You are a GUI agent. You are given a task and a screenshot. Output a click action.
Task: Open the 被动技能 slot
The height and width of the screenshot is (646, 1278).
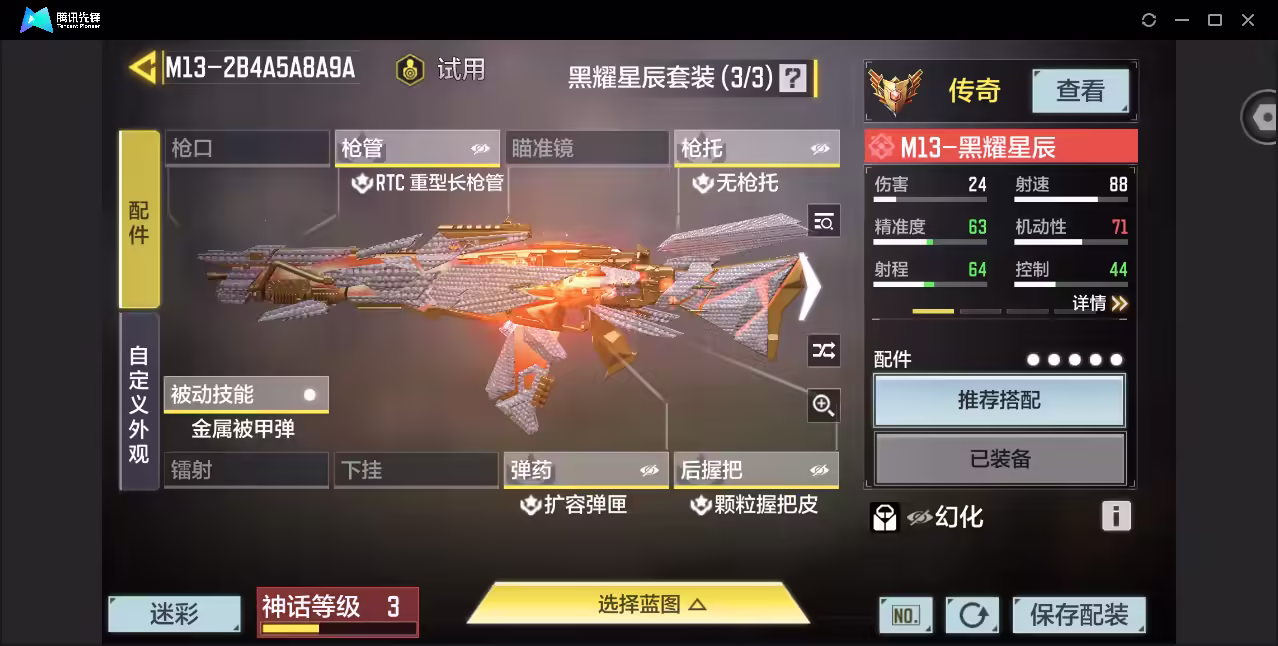(x=245, y=394)
